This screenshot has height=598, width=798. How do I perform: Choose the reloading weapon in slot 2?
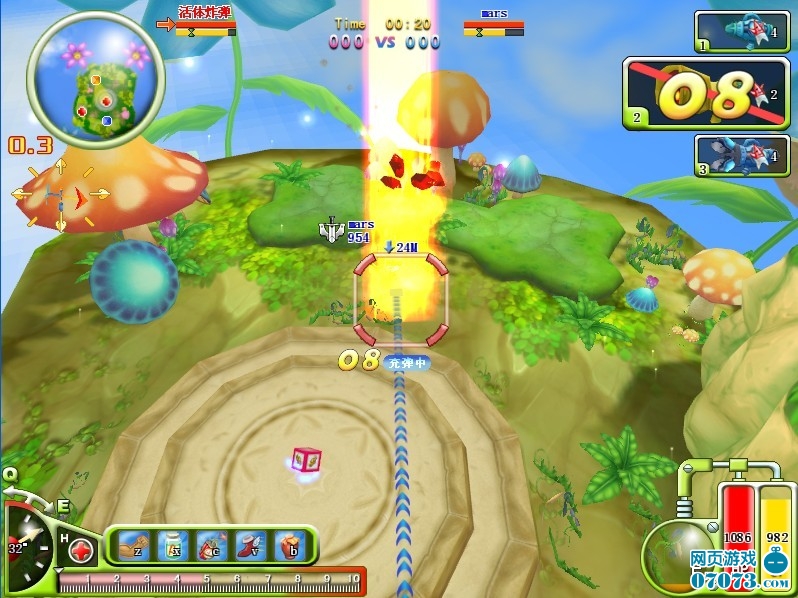(706, 94)
